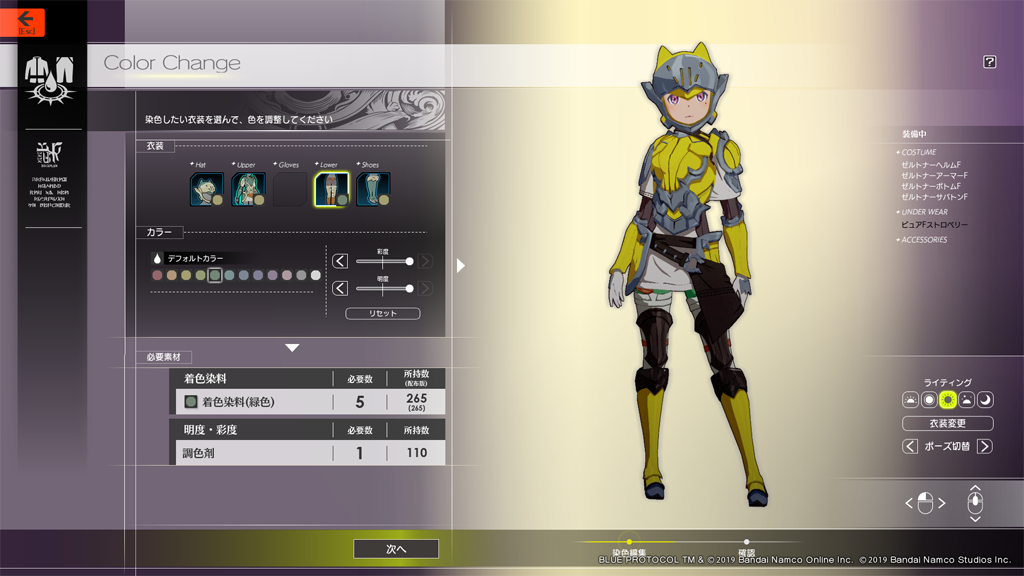Decrease brightness (明度) with left arrow
Viewport: 1024px width, 576px height.
pyautogui.click(x=340, y=288)
